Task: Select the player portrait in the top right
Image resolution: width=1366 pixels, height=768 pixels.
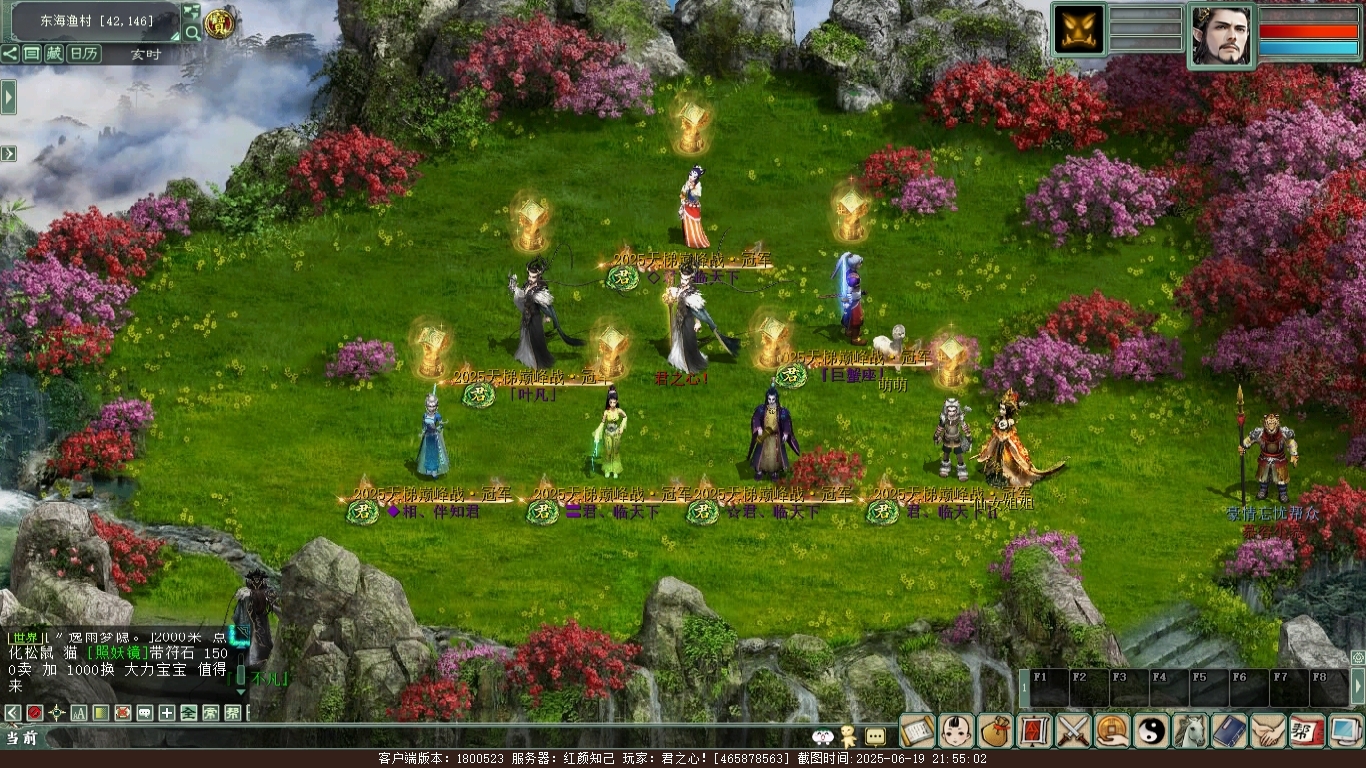Action: tap(1221, 35)
